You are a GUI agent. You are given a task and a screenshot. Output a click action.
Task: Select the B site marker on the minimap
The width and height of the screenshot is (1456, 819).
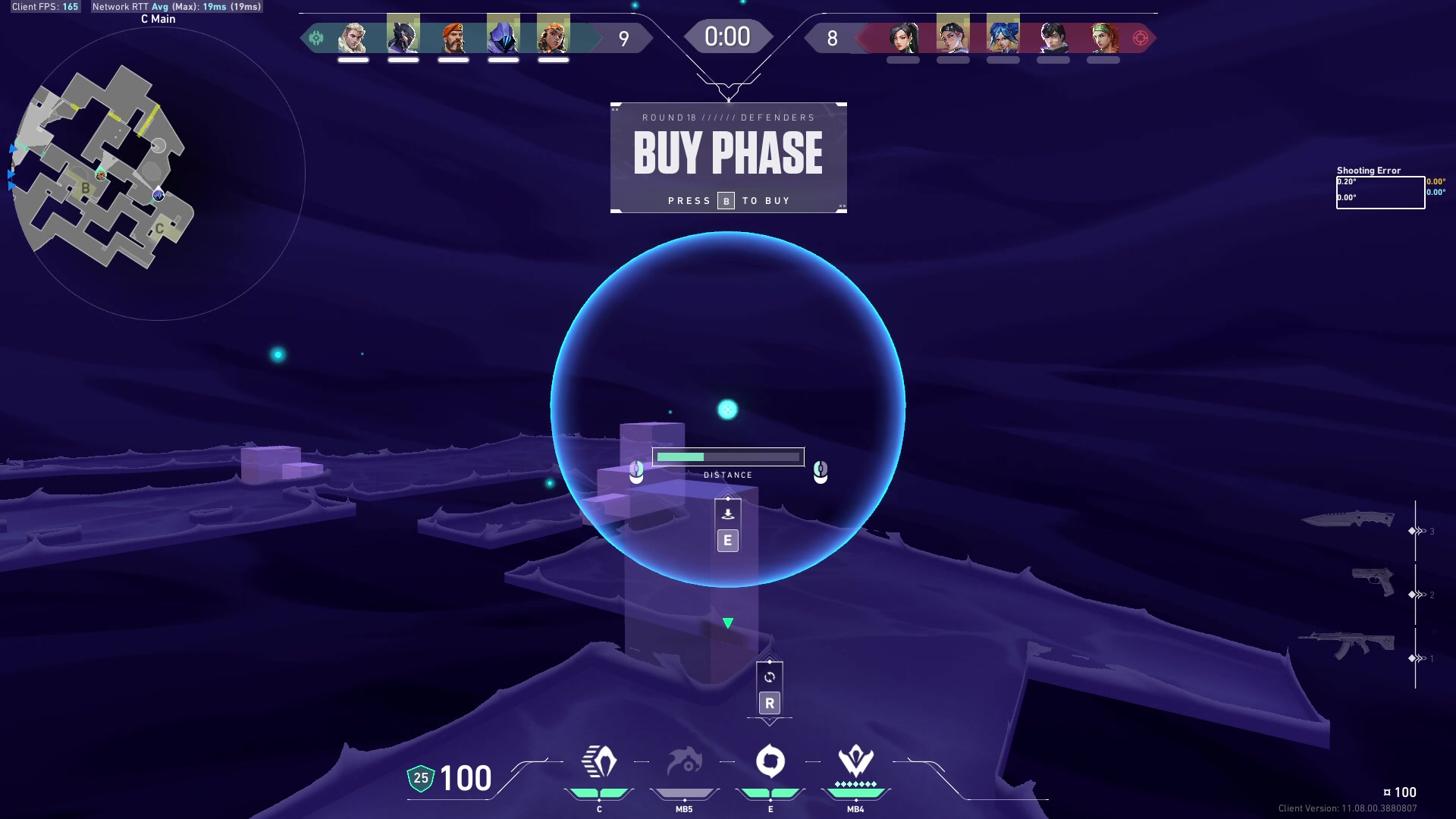tap(86, 188)
